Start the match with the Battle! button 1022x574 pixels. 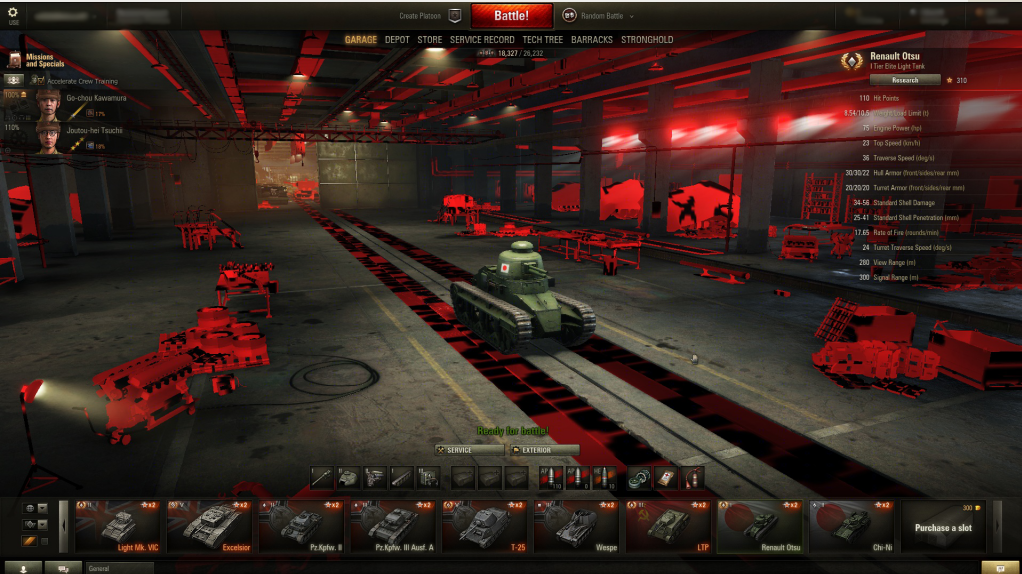coord(511,16)
